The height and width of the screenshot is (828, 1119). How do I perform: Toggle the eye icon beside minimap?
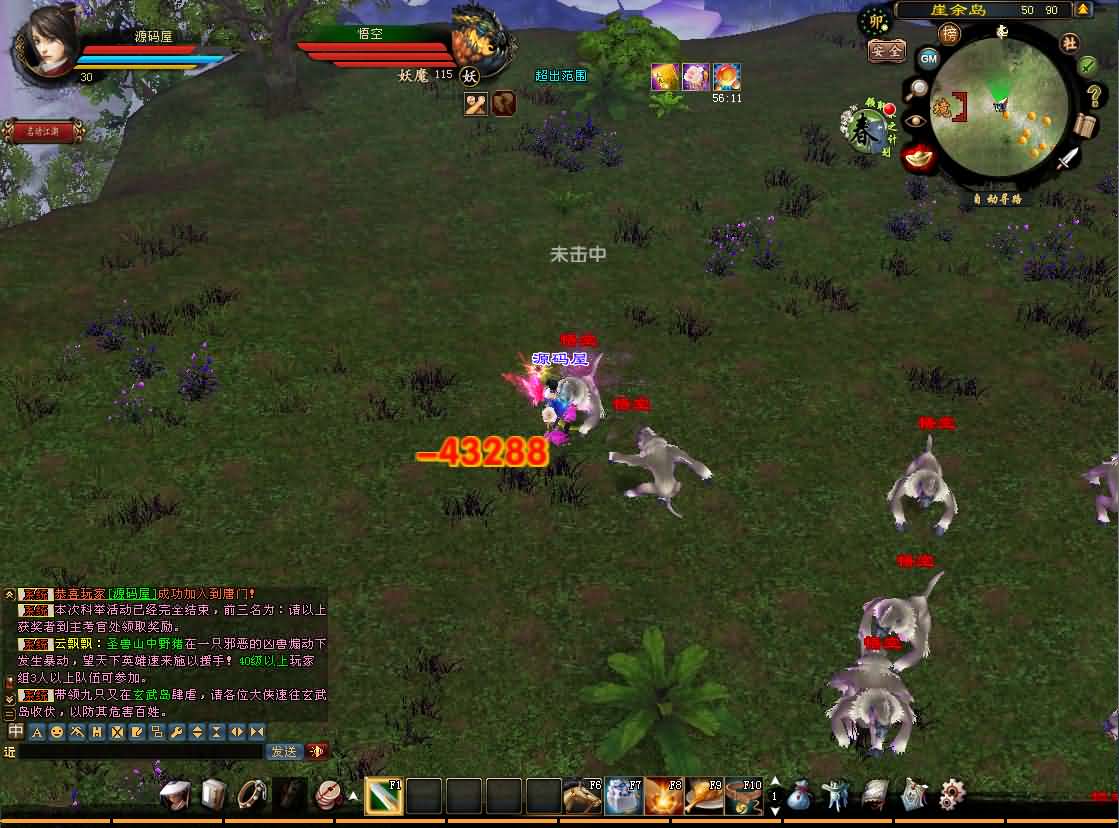[x=914, y=121]
